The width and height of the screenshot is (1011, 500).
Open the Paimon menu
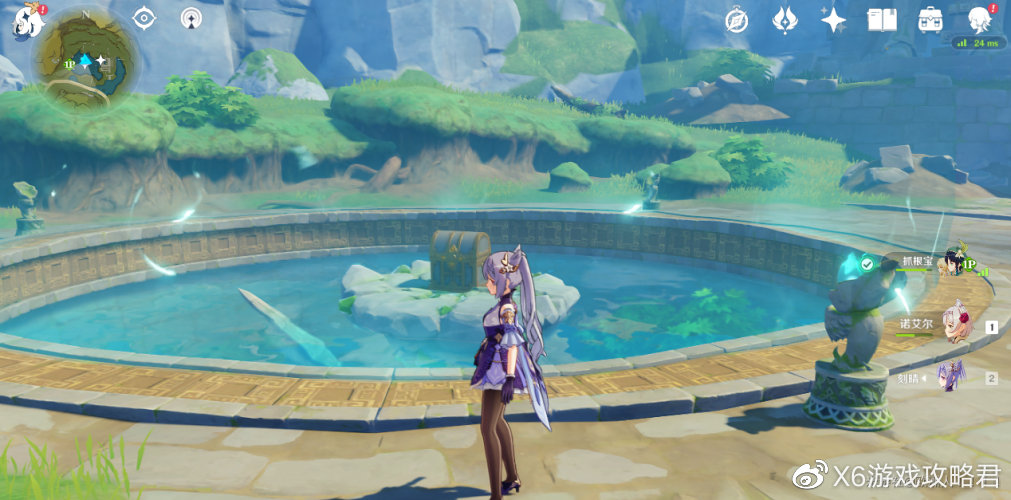click(x=23, y=20)
